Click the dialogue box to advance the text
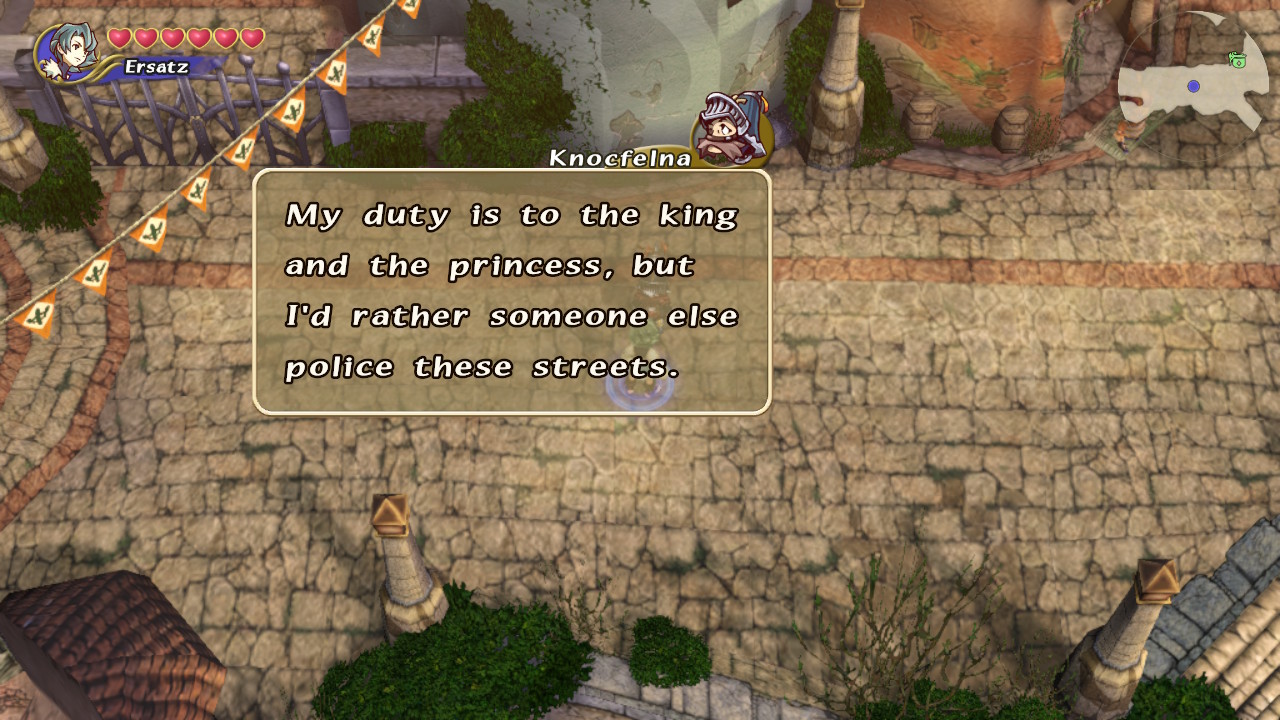1280x720 pixels. (x=510, y=290)
